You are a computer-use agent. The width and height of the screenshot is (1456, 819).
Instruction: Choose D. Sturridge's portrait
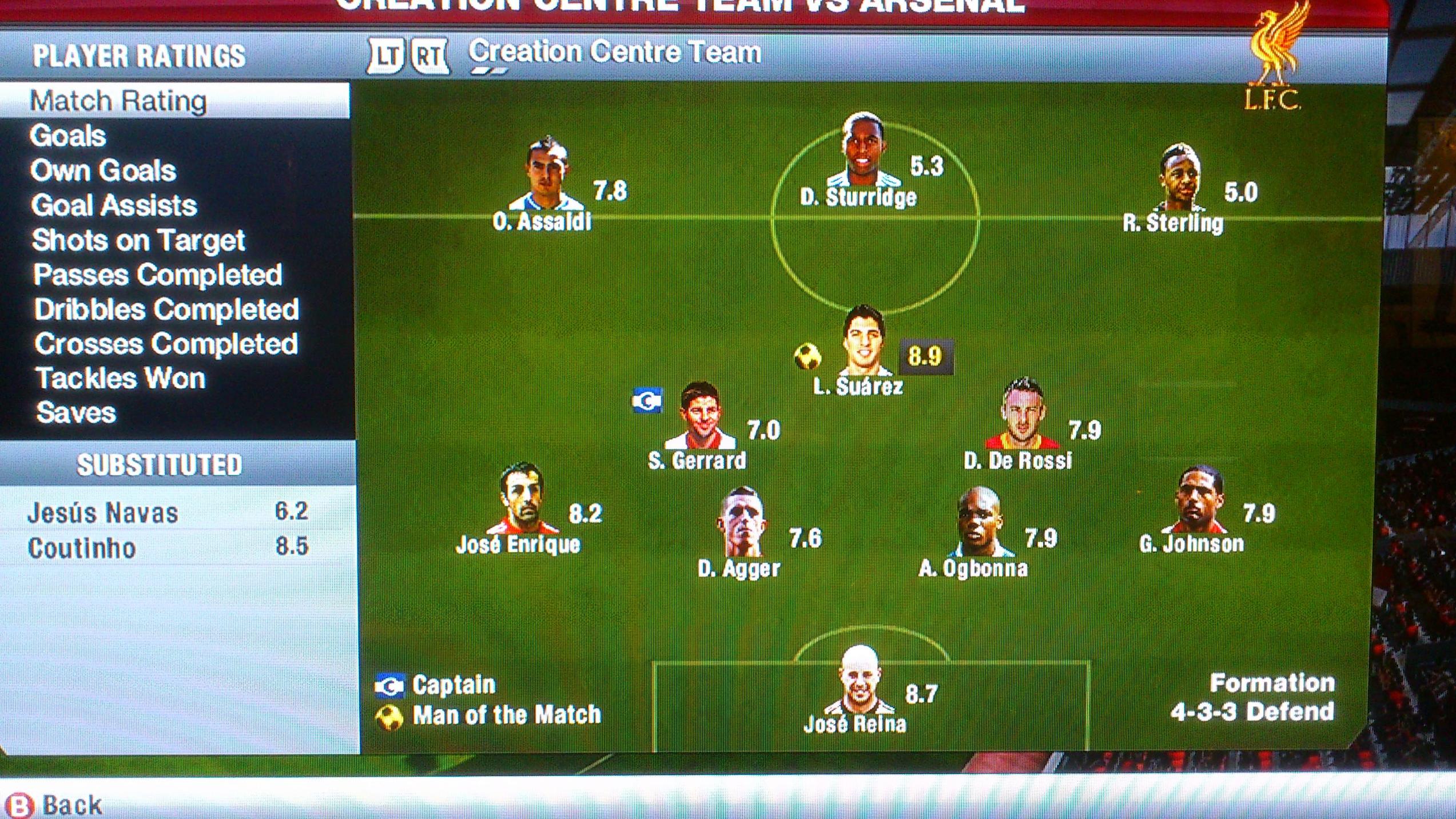click(864, 150)
